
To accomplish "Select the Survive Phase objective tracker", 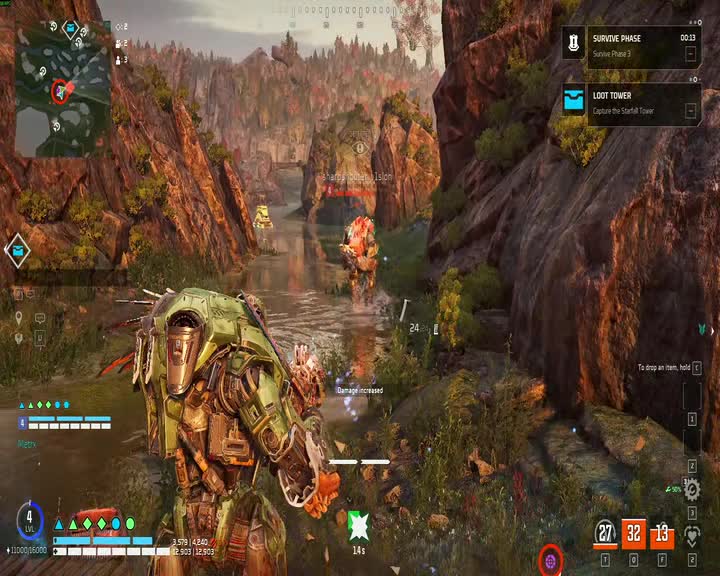I will 630,46.
